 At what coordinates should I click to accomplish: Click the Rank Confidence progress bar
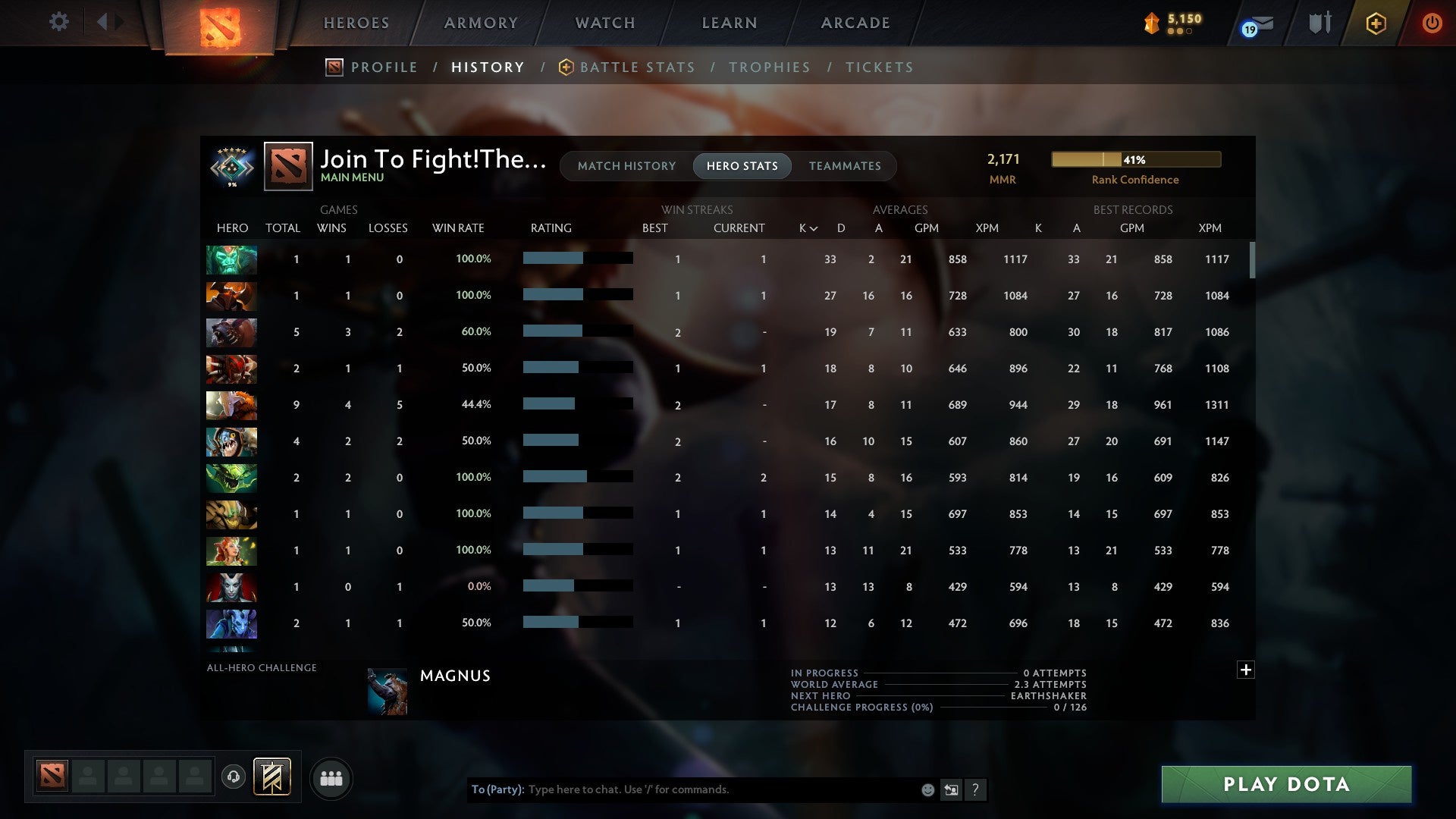(1135, 159)
